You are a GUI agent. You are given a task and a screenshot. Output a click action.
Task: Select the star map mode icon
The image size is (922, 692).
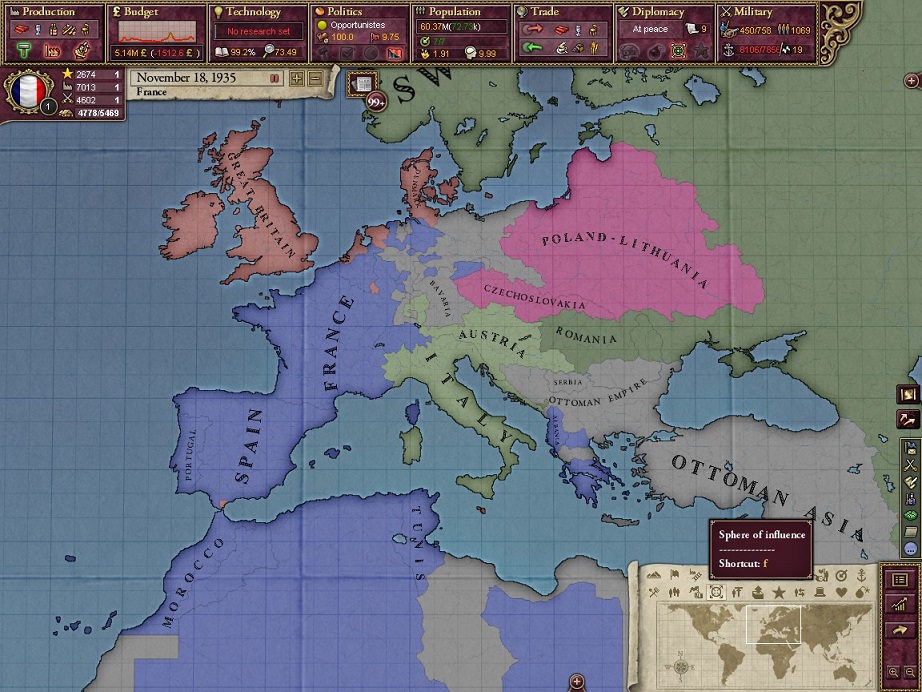(777, 593)
